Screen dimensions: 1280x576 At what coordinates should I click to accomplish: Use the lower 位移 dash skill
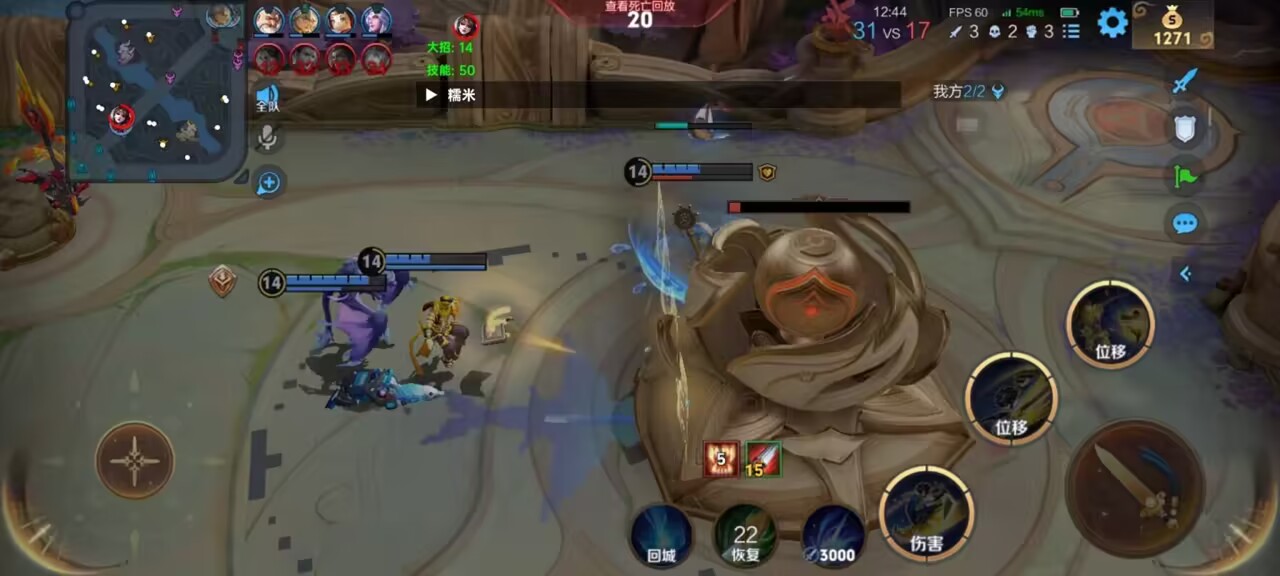(1011, 397)
